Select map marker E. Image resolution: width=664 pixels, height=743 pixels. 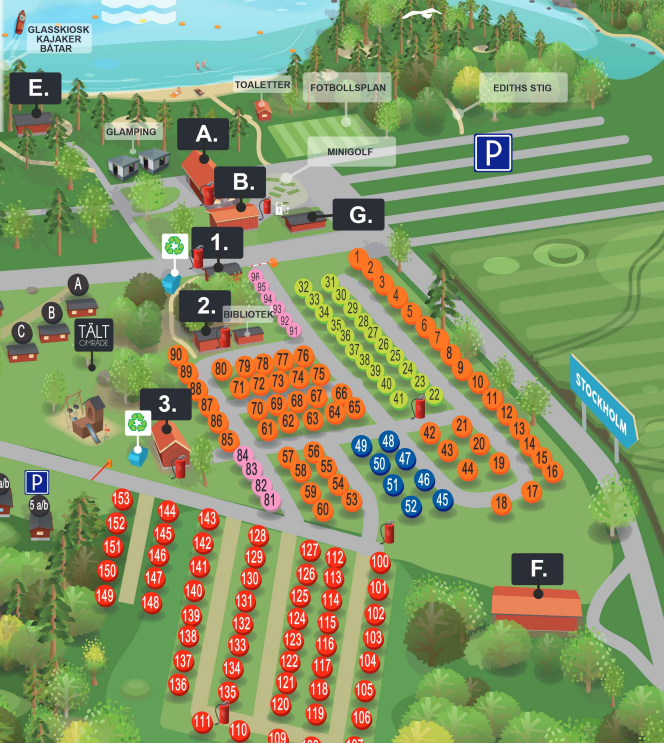click(38, 88)
